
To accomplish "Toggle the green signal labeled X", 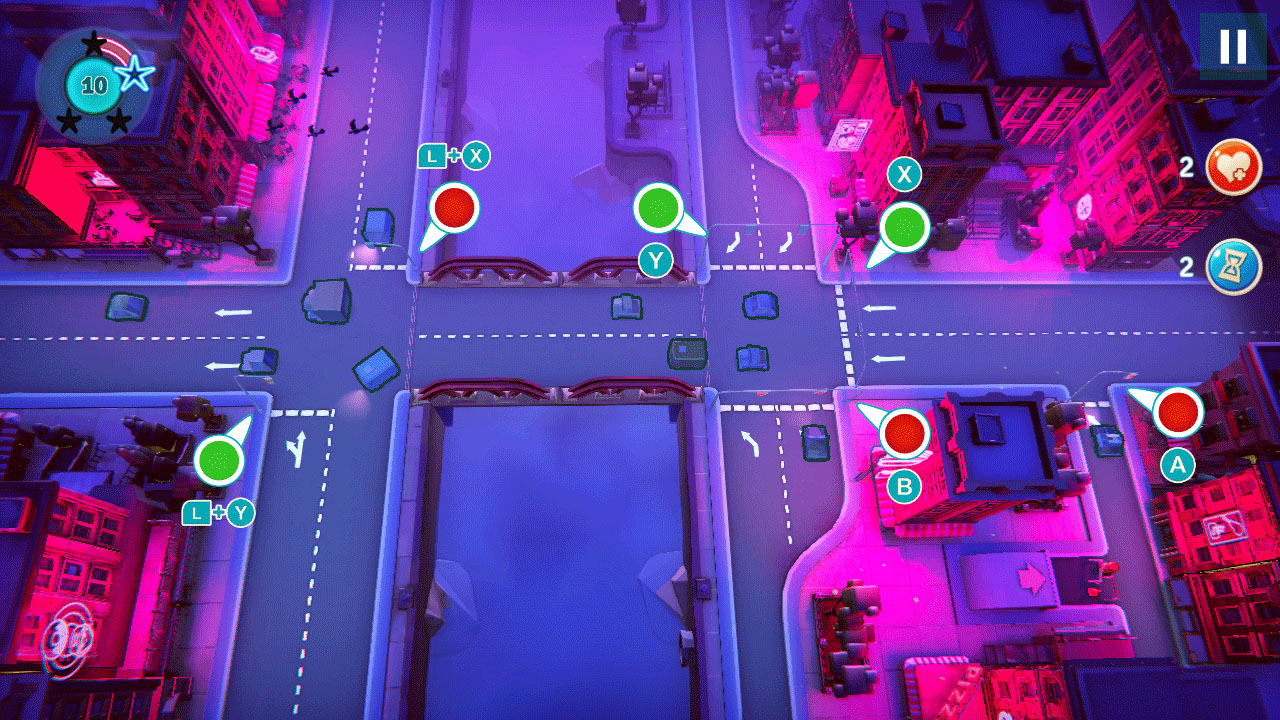I will 904,225.
